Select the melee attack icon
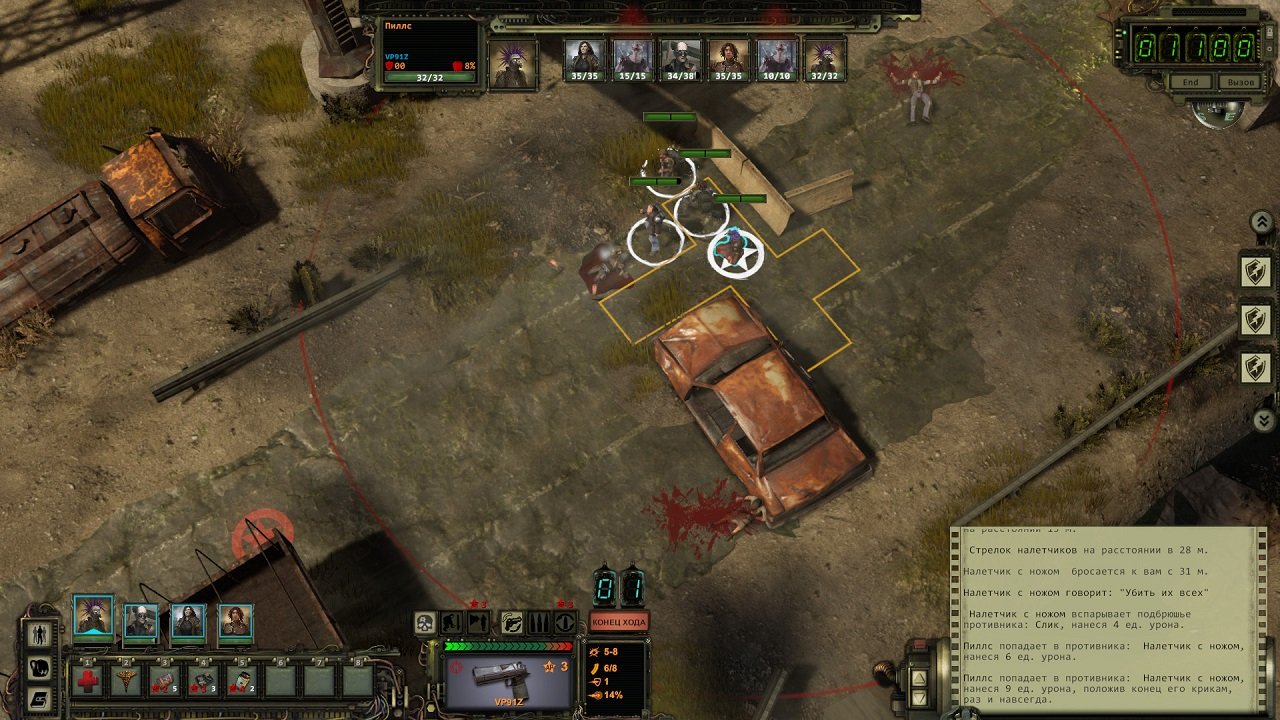The height and width of the screenshot is (720, 1280). (476, 622)
